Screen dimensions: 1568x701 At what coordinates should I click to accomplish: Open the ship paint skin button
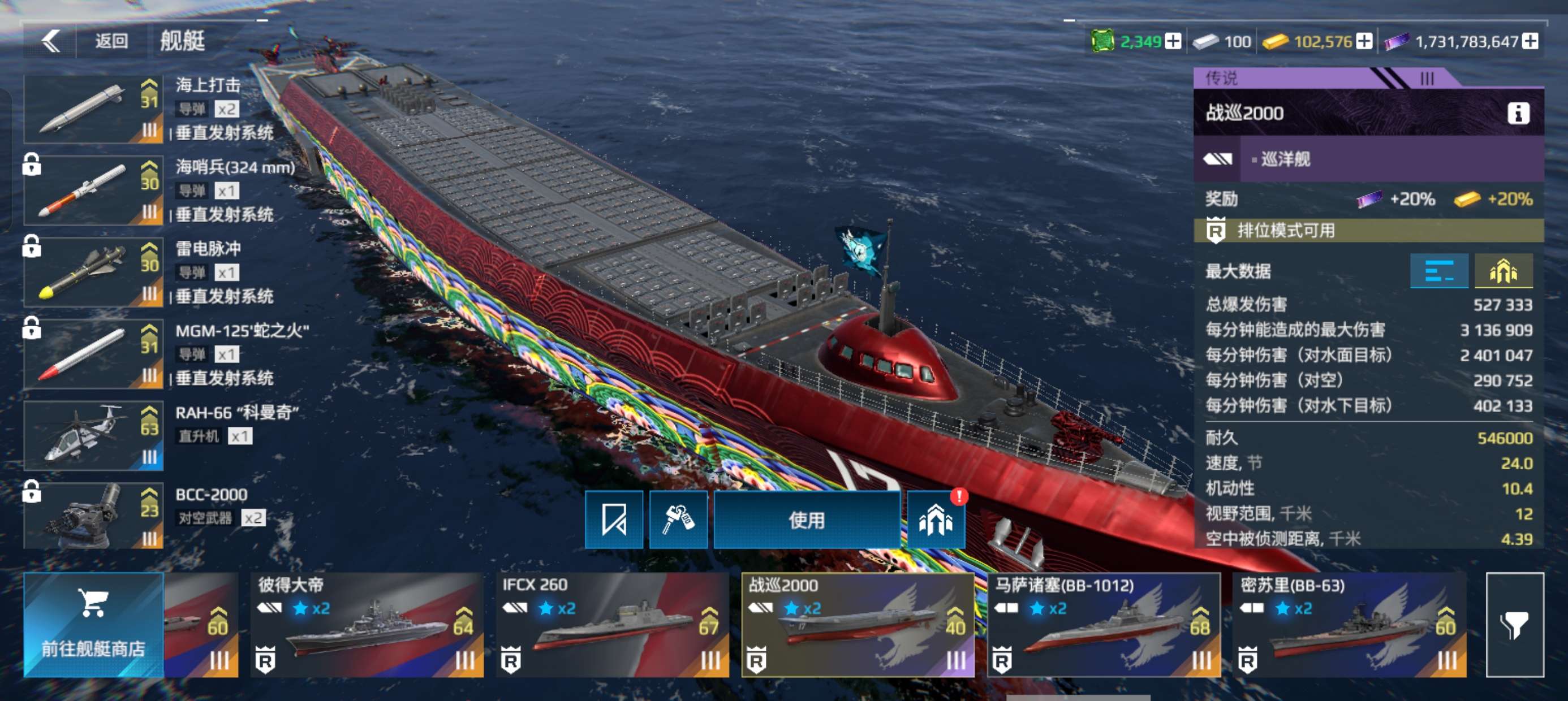(x=614, y=520)
